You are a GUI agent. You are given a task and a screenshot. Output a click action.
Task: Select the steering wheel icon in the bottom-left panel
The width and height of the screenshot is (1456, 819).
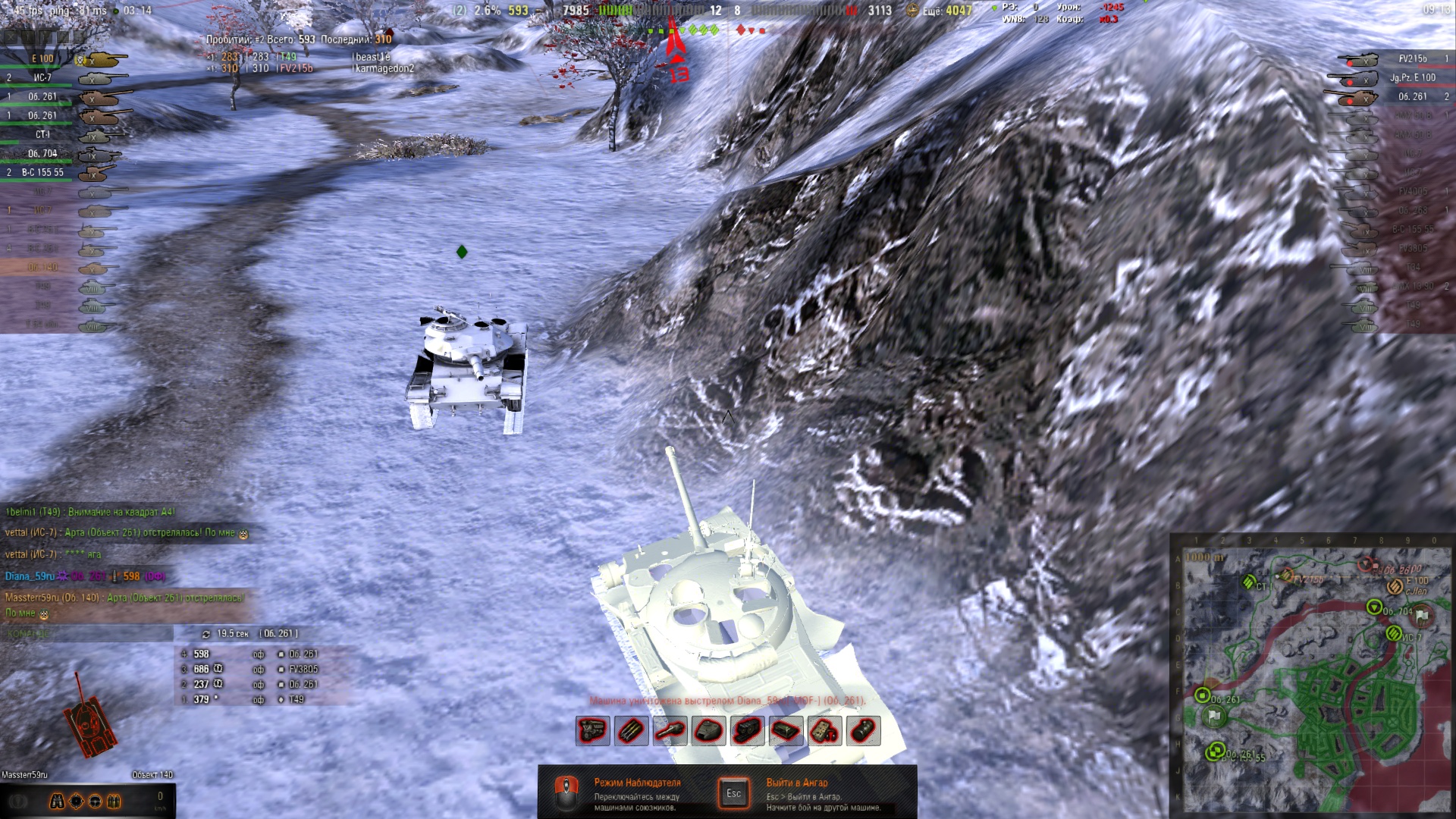pyautogui.click(x=95, y=802)
